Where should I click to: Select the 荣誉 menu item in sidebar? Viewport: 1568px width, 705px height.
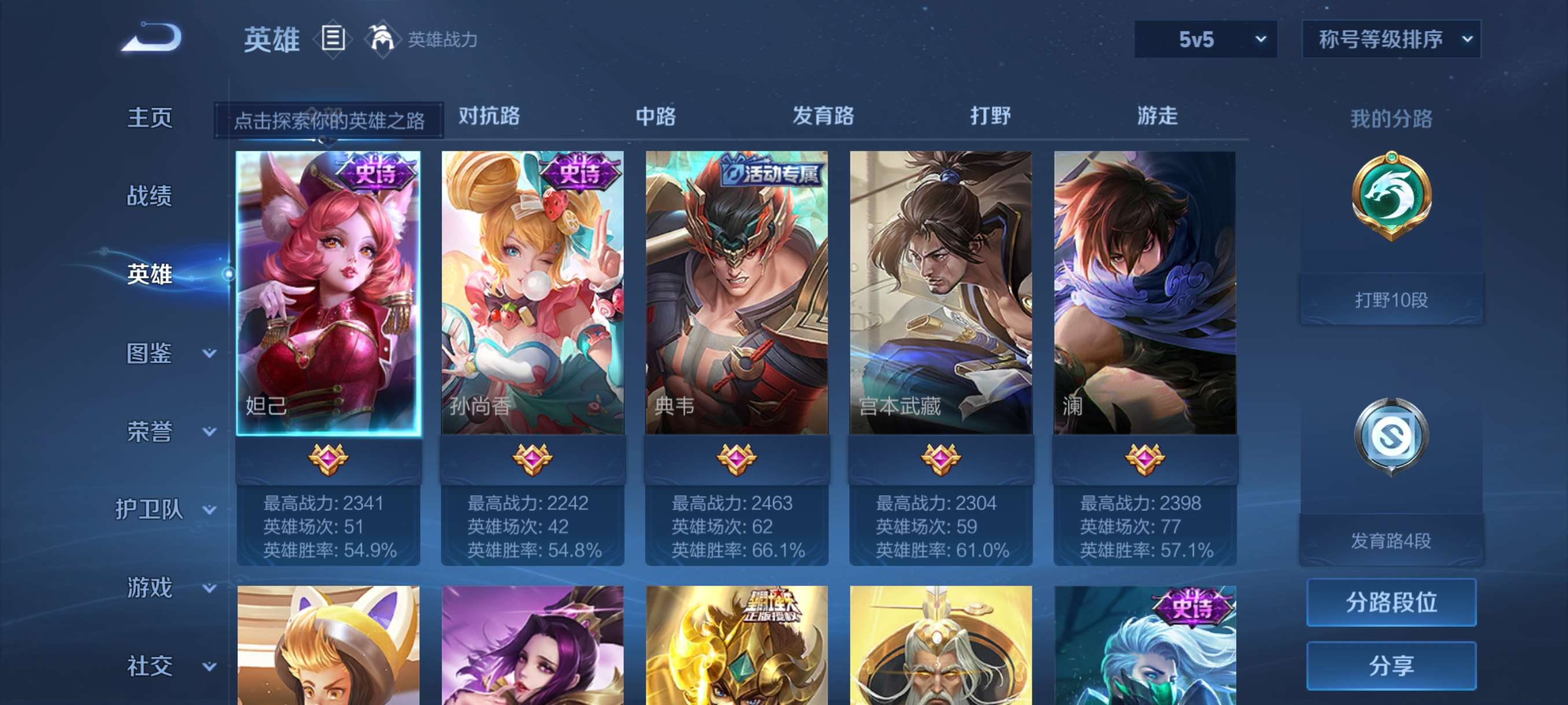coord(150,430)
